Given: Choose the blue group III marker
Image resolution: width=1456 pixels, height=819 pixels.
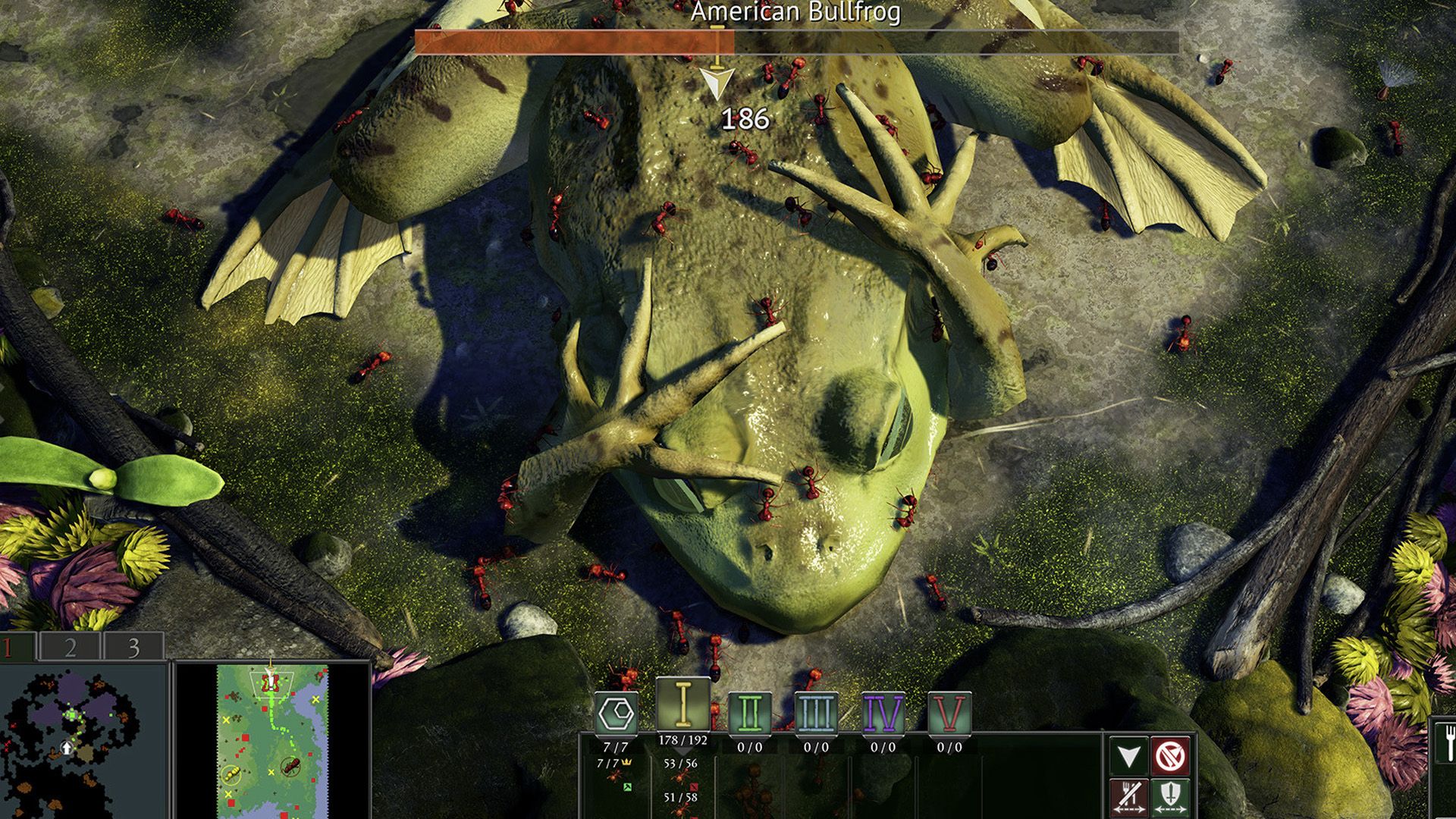Looking at the screenshot, I should coord(816,713).
